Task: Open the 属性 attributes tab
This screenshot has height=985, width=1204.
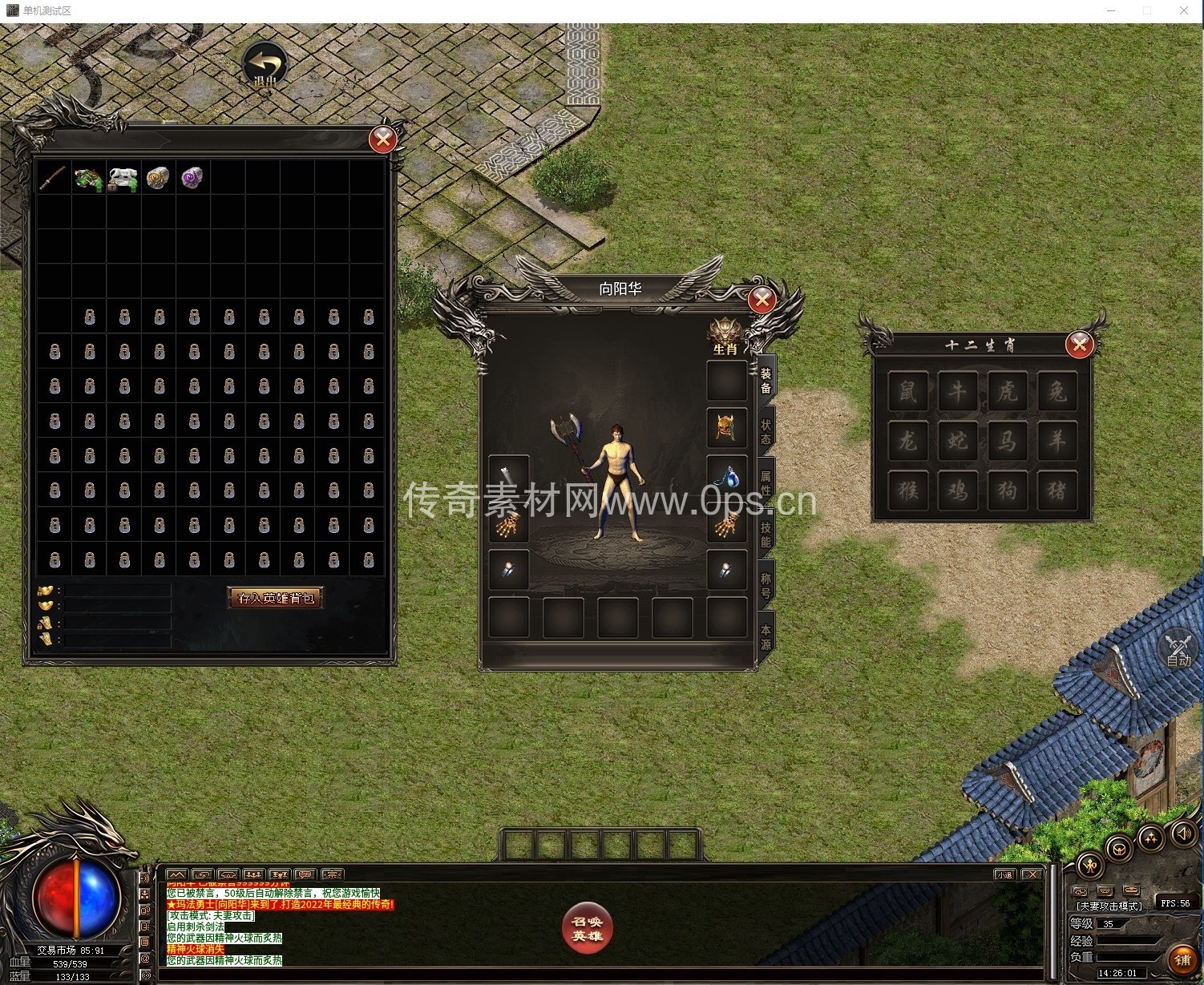Action: point(766,482)
